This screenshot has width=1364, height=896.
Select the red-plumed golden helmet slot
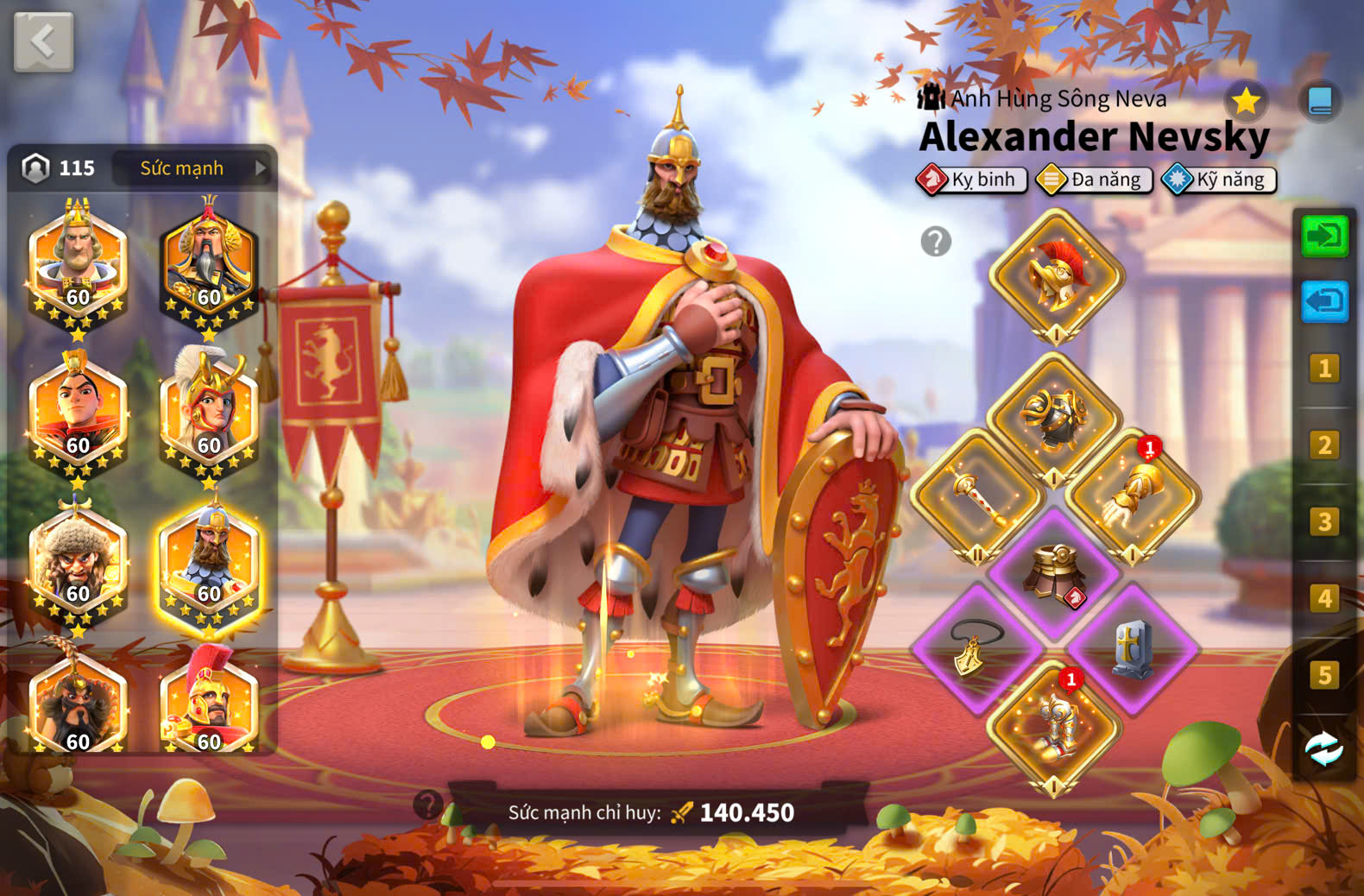pyautogui.click(x=1056, y=275)
